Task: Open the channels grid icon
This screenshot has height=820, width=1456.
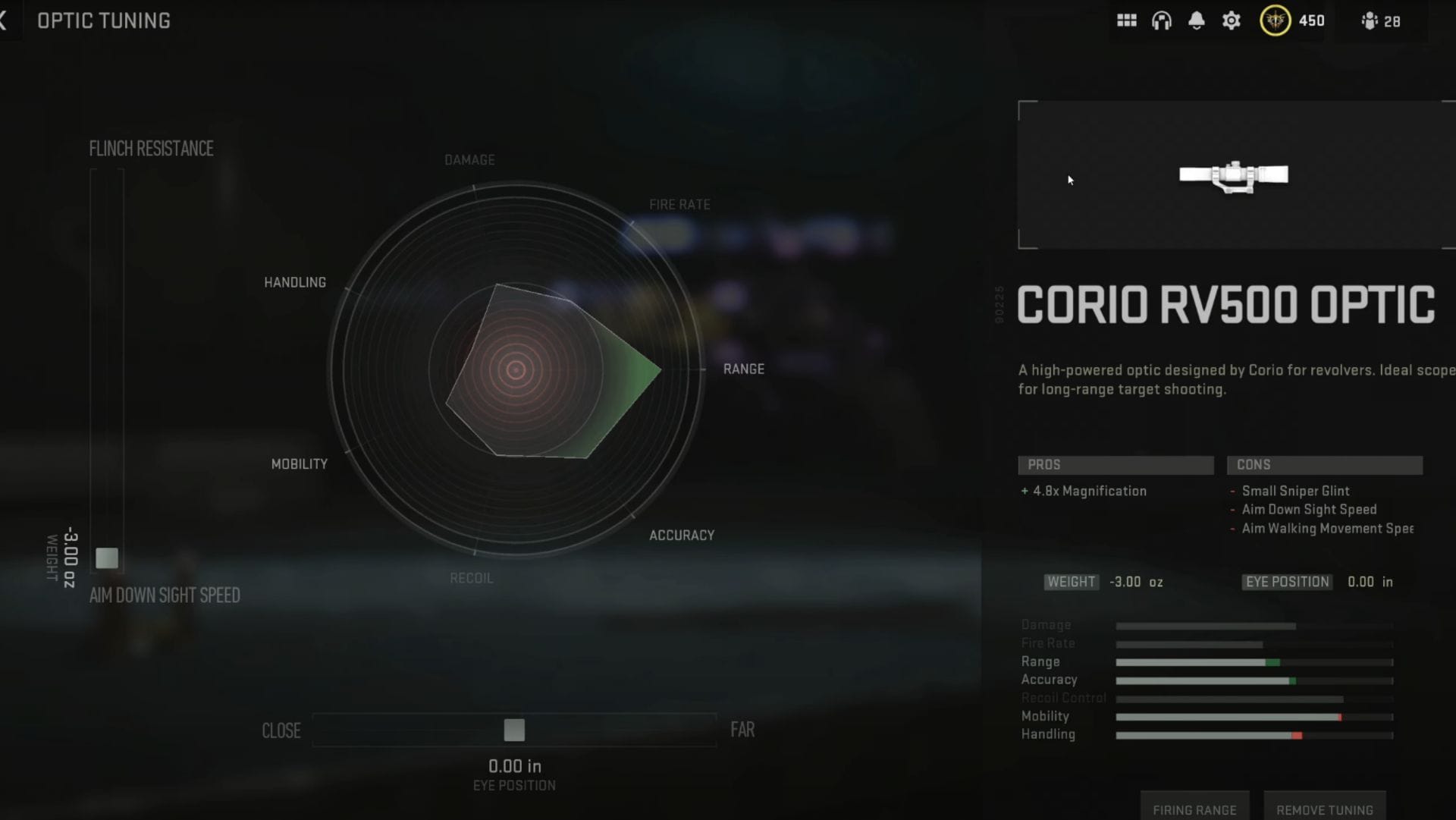Action: [x=1128, y=20]
